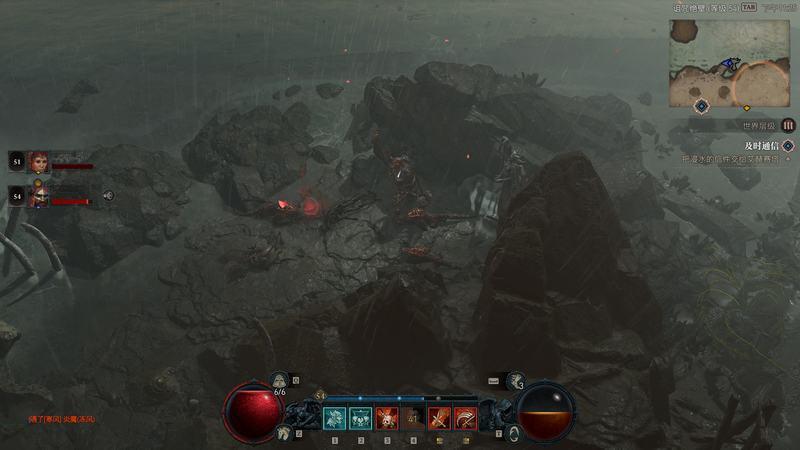The height and width of the screenshot is (450, 800).
Task: Select the level 51 party member portrait
Action: [x=38, y=161]
